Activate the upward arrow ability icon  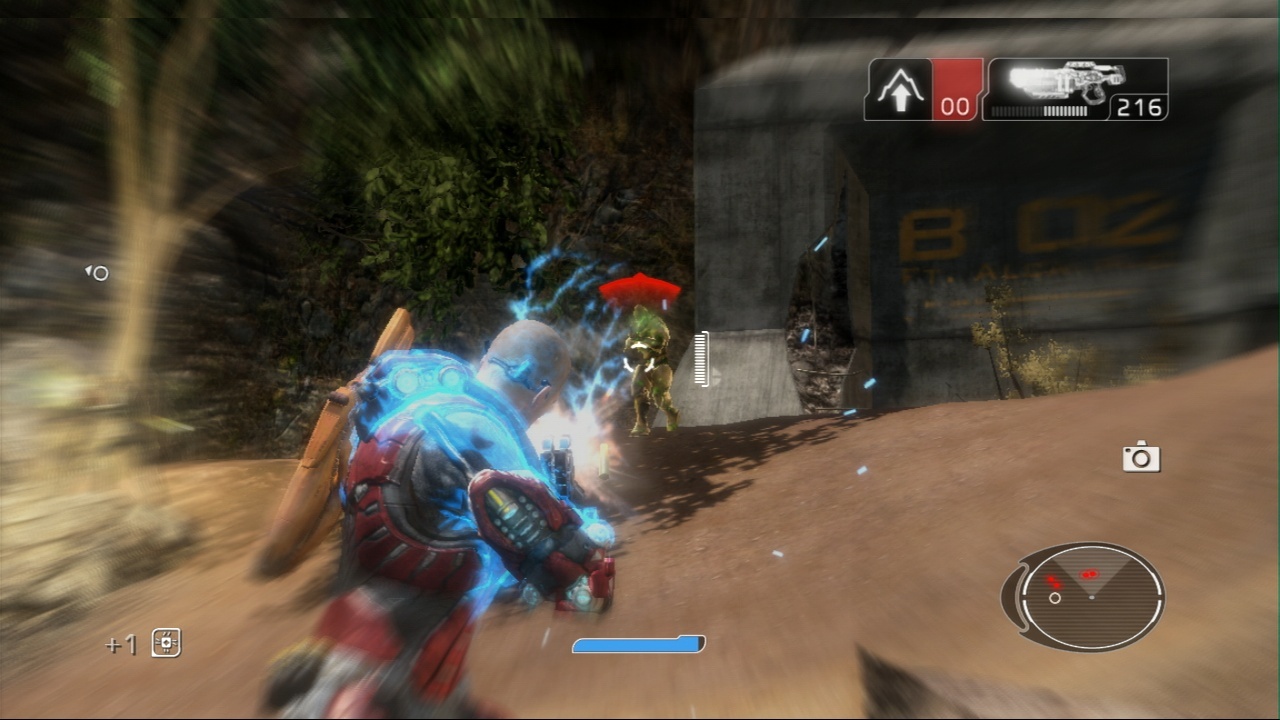point(898,91)
